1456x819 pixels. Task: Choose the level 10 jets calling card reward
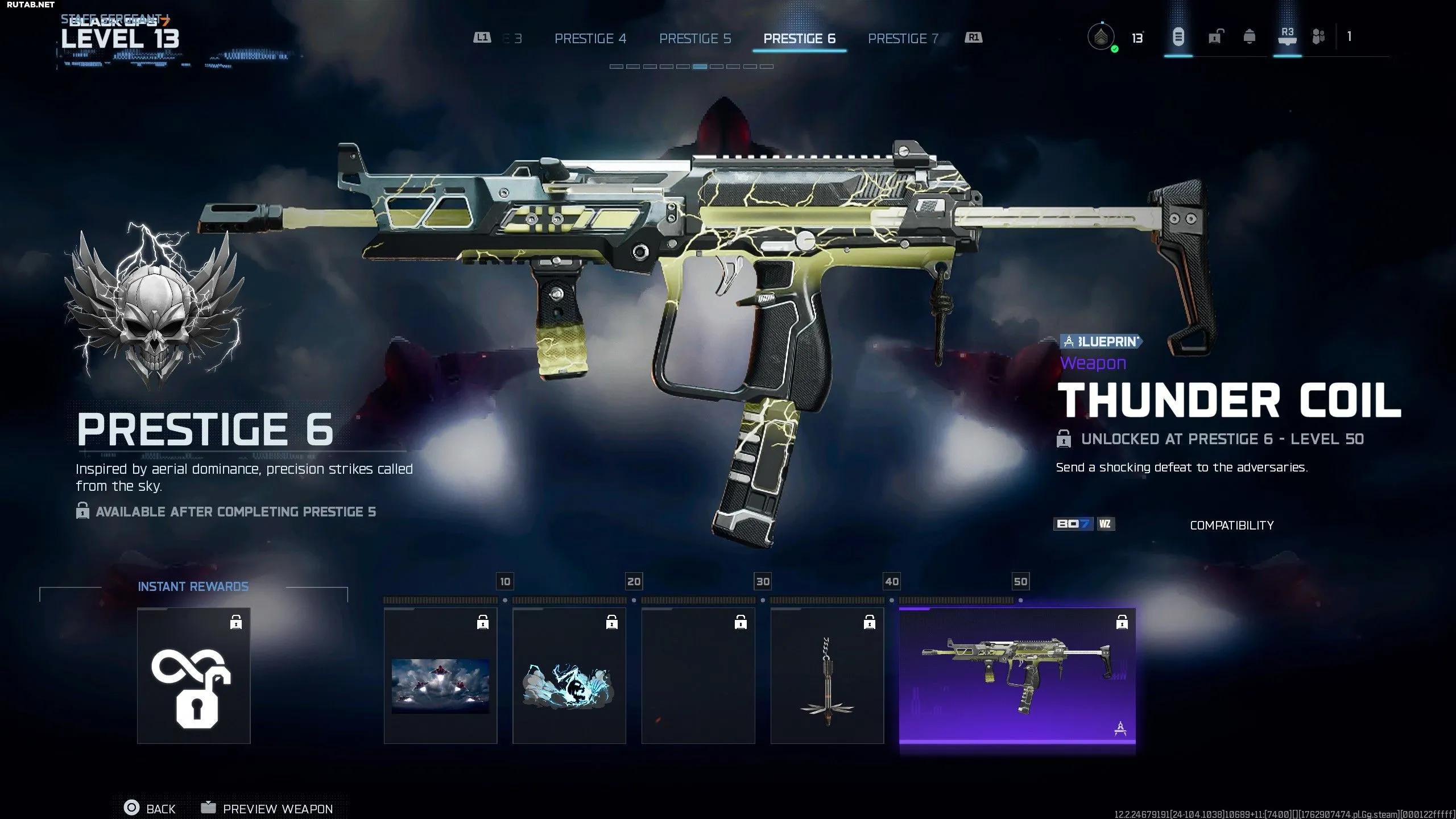[440, 676]
